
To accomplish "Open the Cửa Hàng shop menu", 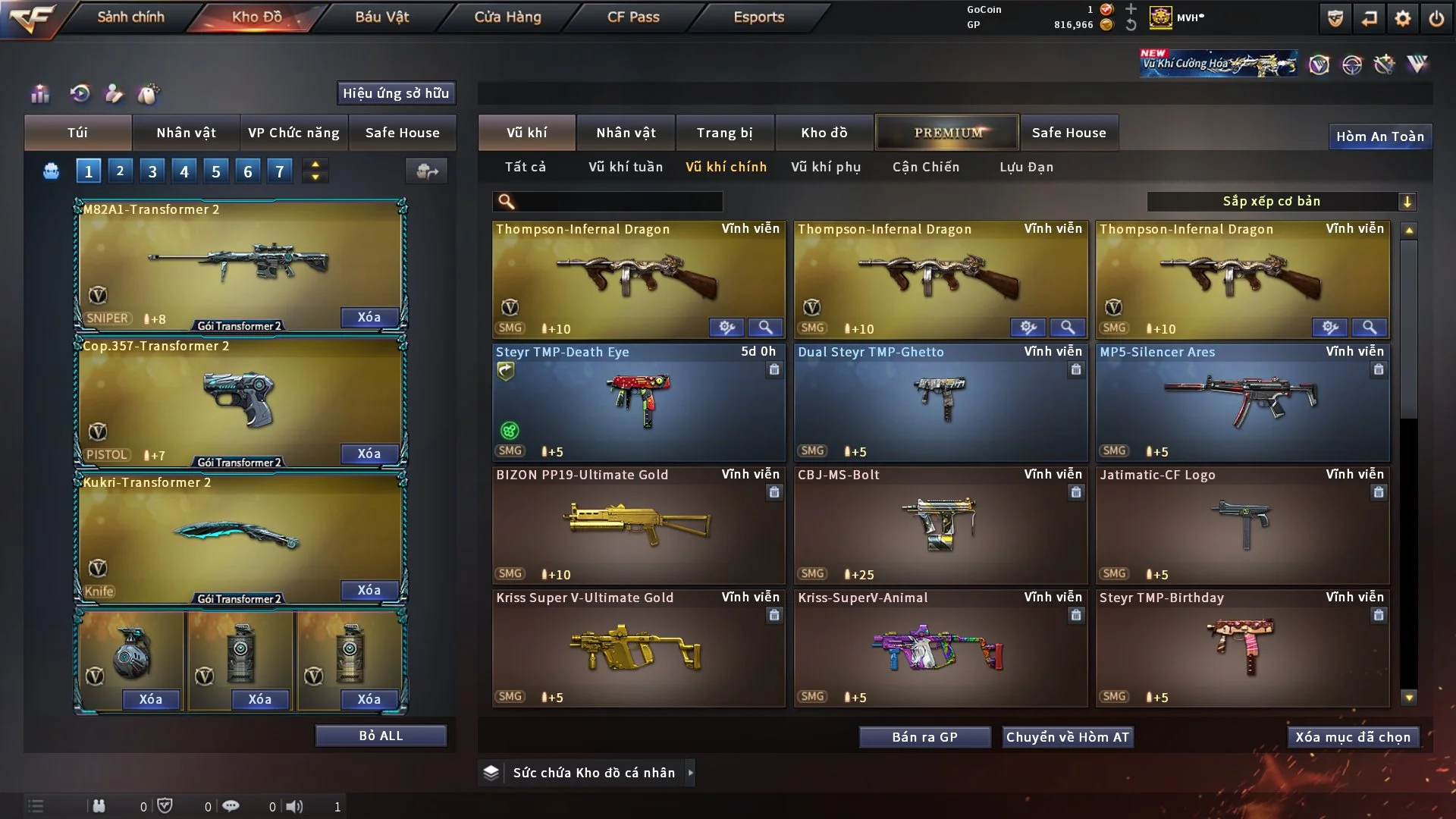I will pos(507,17).
